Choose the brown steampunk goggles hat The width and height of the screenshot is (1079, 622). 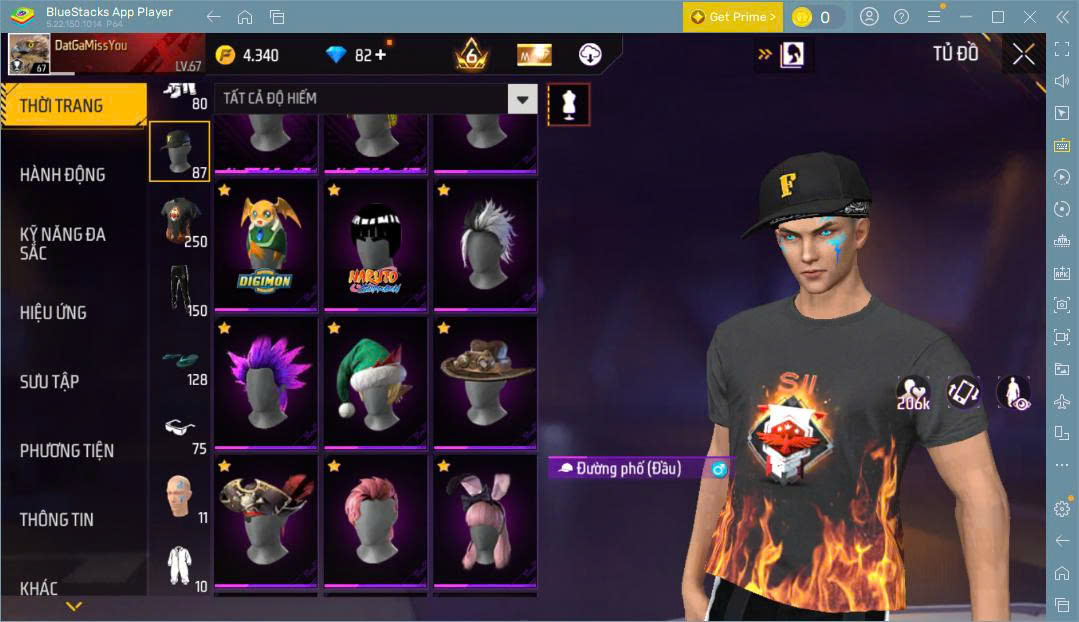(x=484, y=381)
